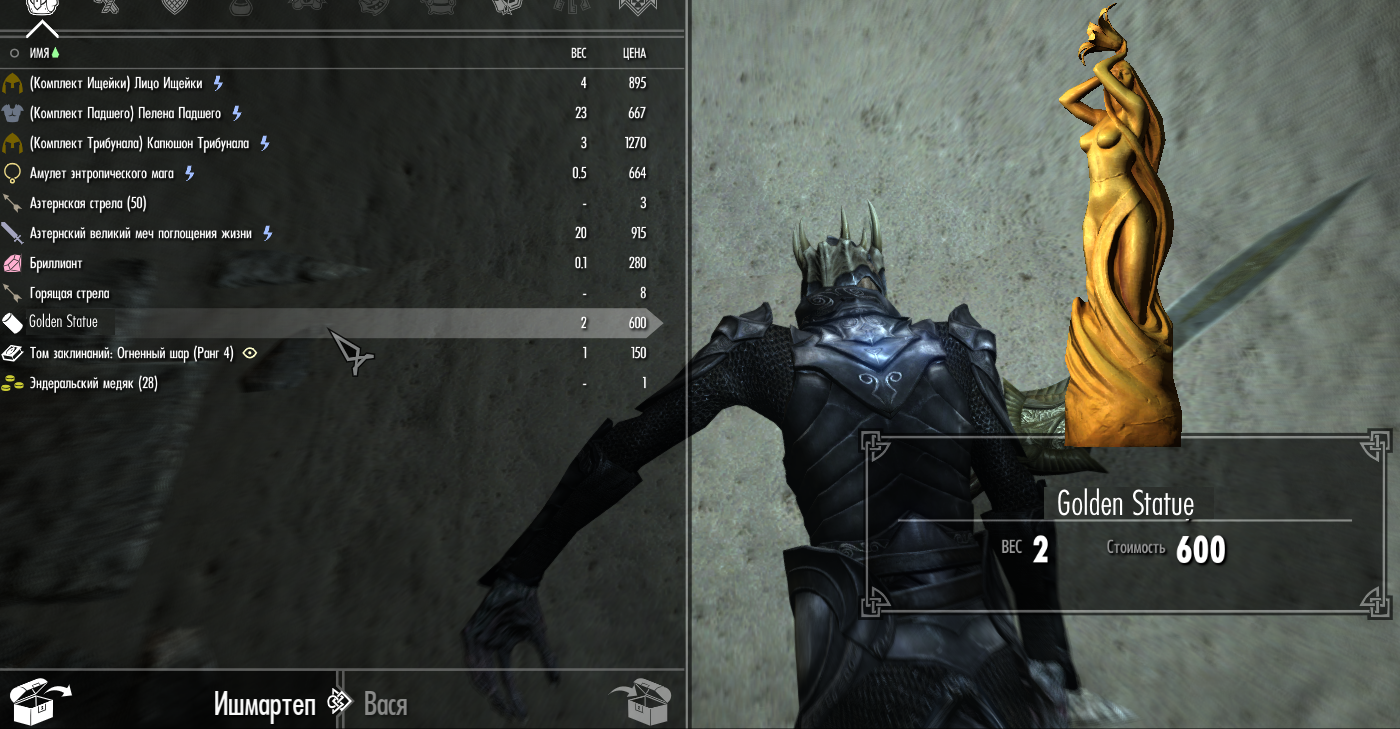
Task: Select the Бриллиант gem row
Action: (56, 263)
